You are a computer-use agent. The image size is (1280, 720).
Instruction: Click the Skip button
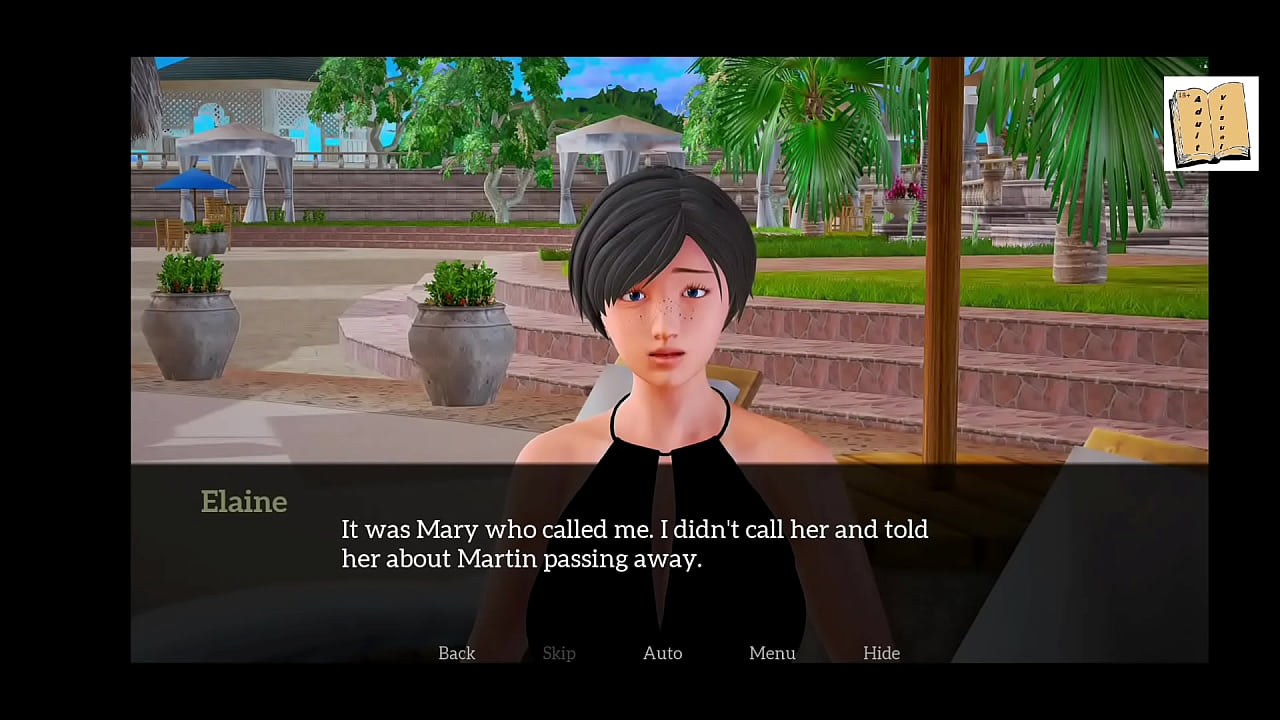click(x=558, y=653)
